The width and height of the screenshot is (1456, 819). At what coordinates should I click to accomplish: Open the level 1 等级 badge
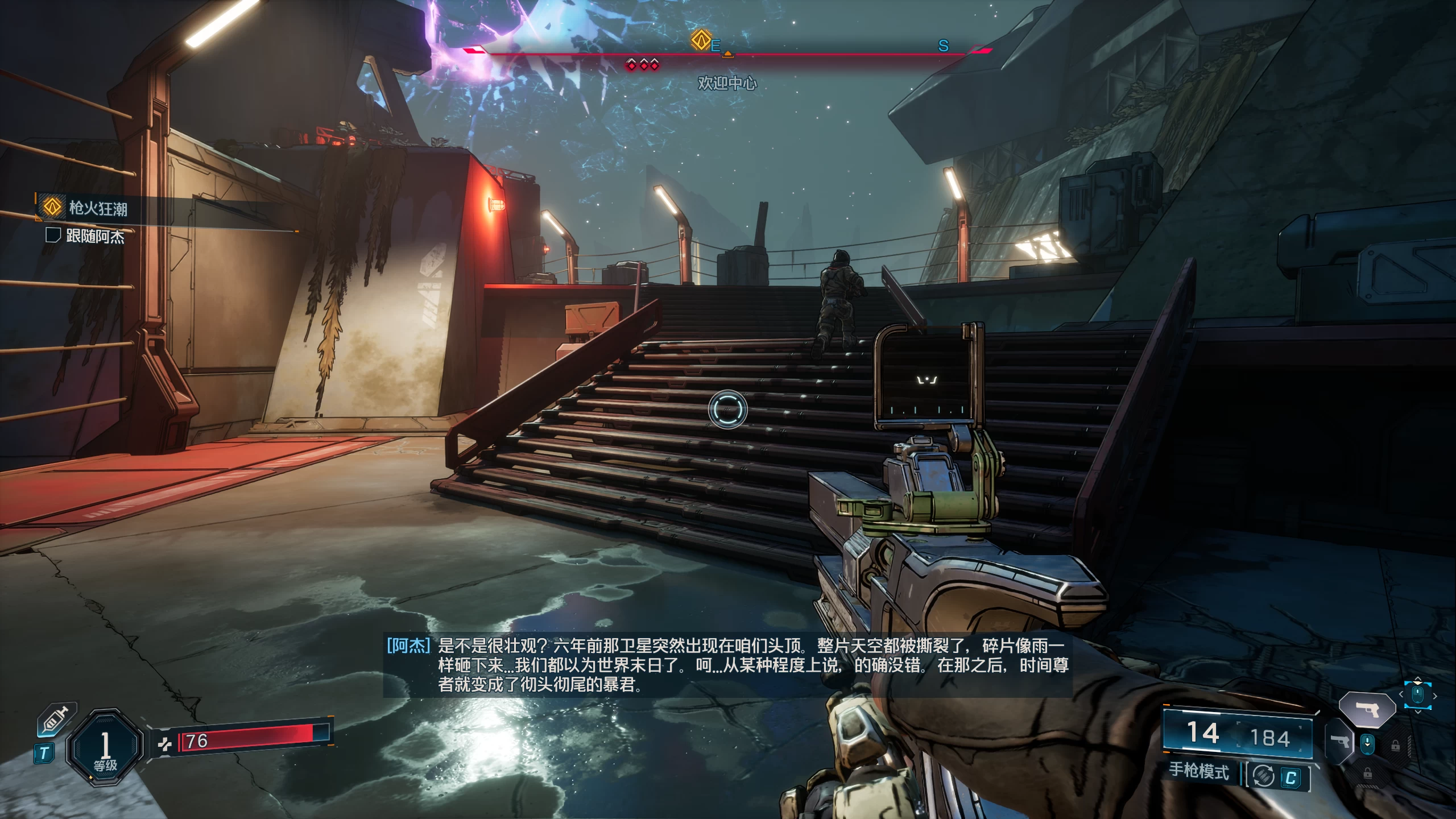tap(105, 747)
